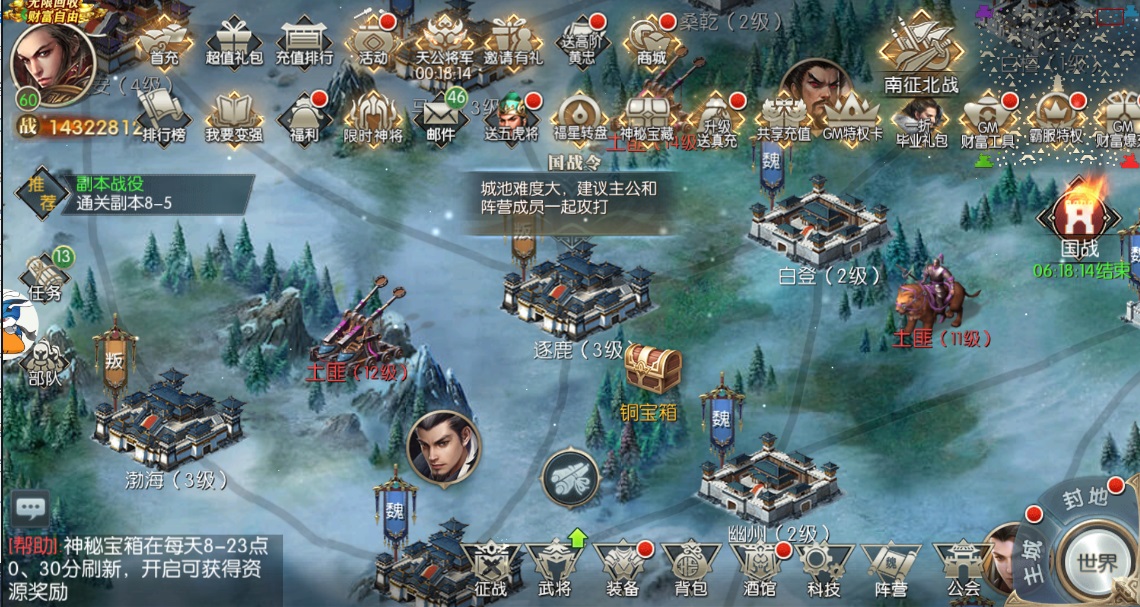
Task: Open the 武将 generals menu
Action: pyautogui.click(x=553, y=571)
